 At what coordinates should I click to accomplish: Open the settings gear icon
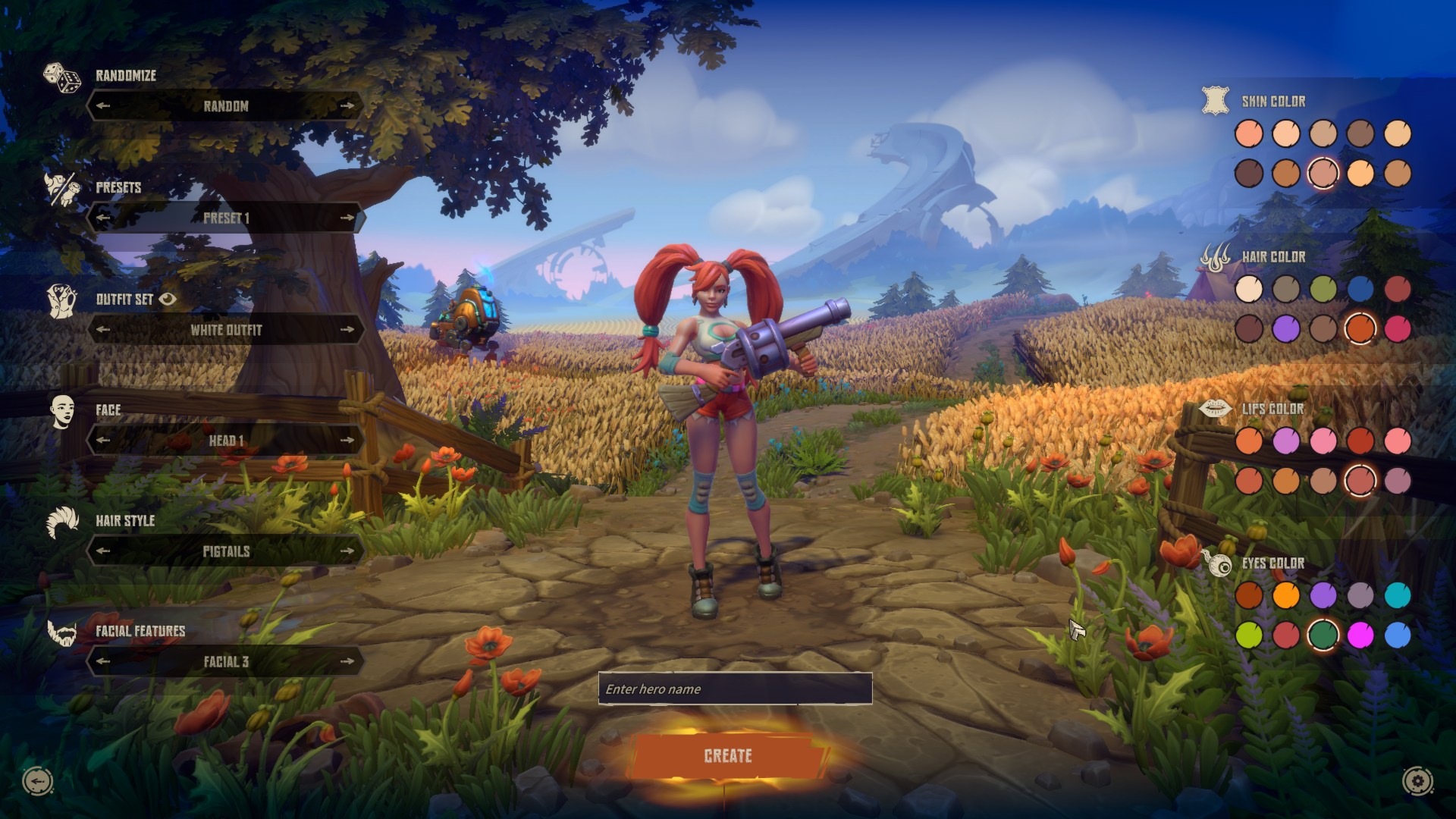[x=1417, y=780]
